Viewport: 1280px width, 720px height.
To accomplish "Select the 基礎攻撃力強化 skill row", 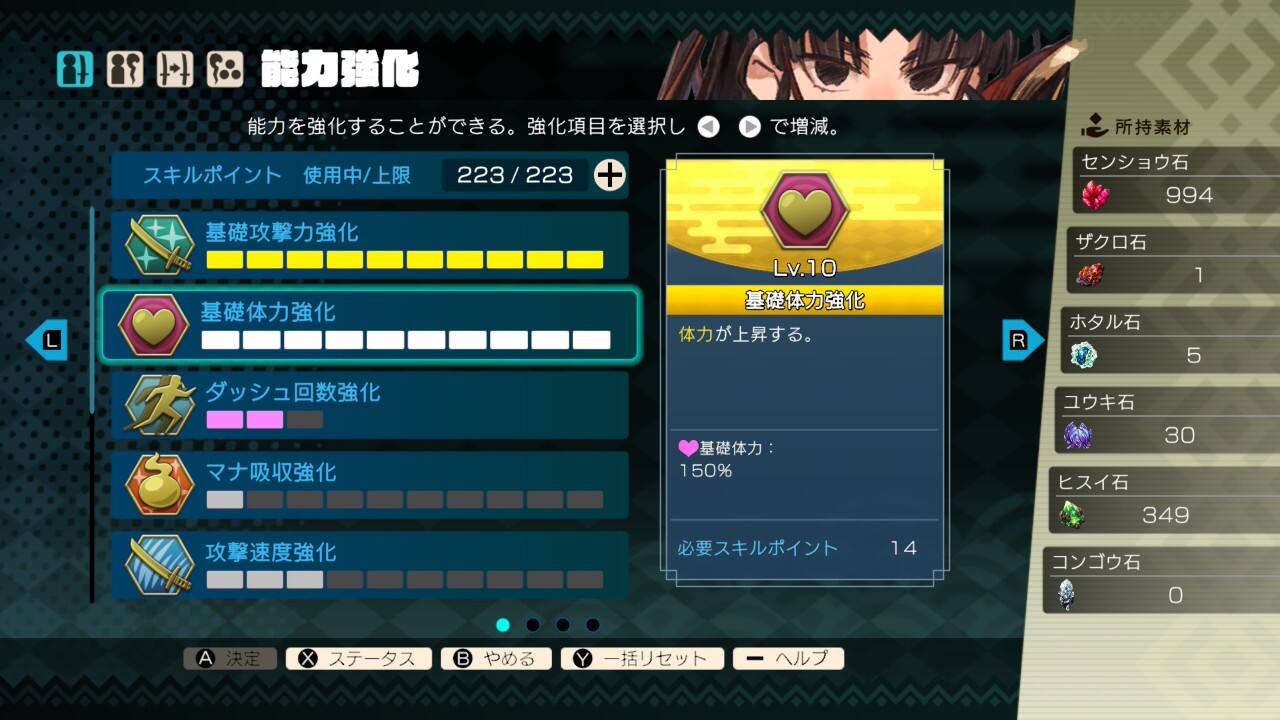I will tap(370, 245).
